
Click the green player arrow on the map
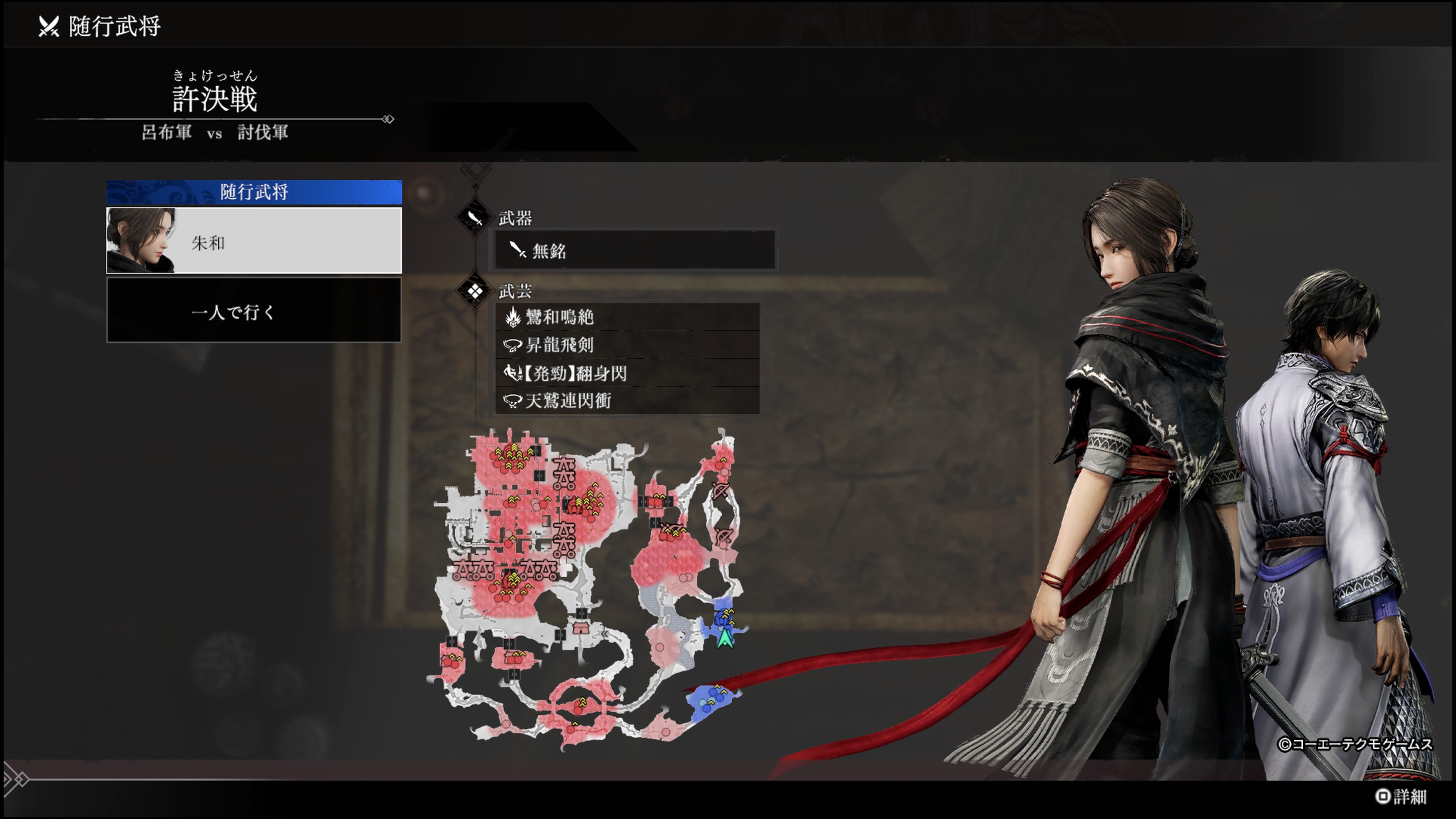726,639
